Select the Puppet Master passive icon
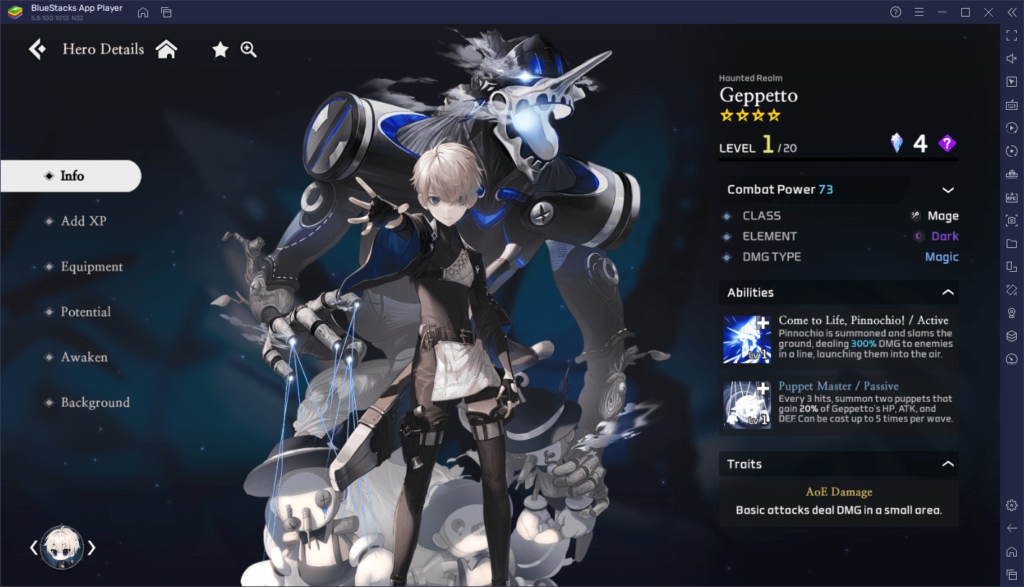 747,404
